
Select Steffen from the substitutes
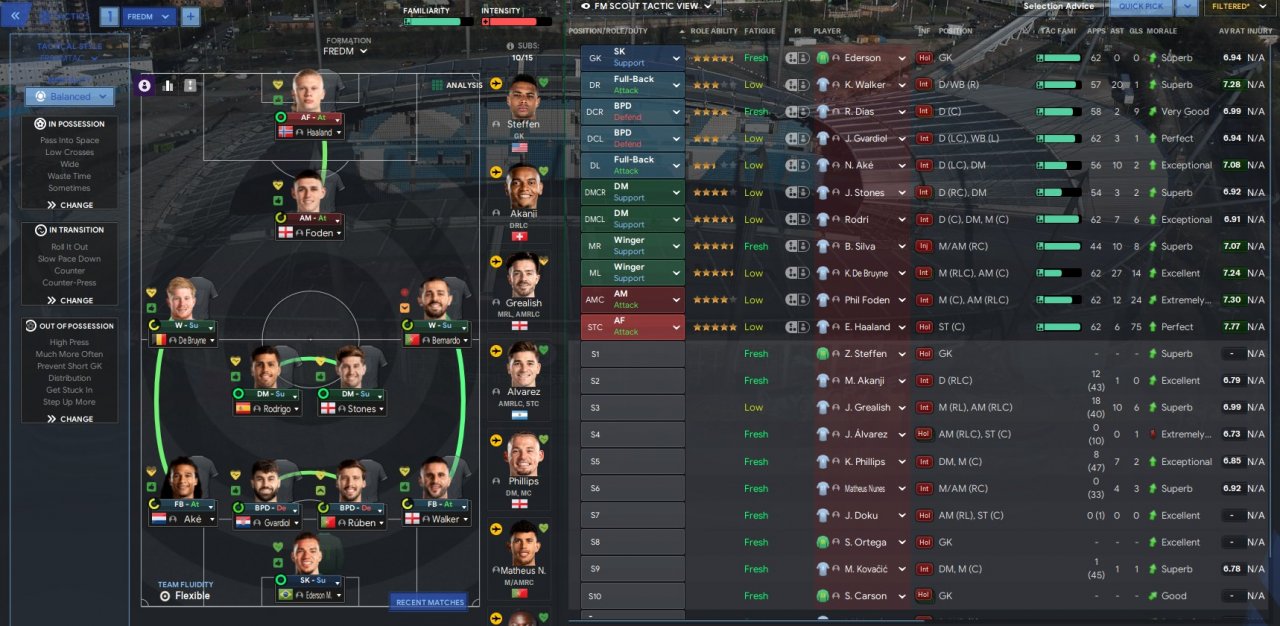pyautogui.click(x=523, y=105)
